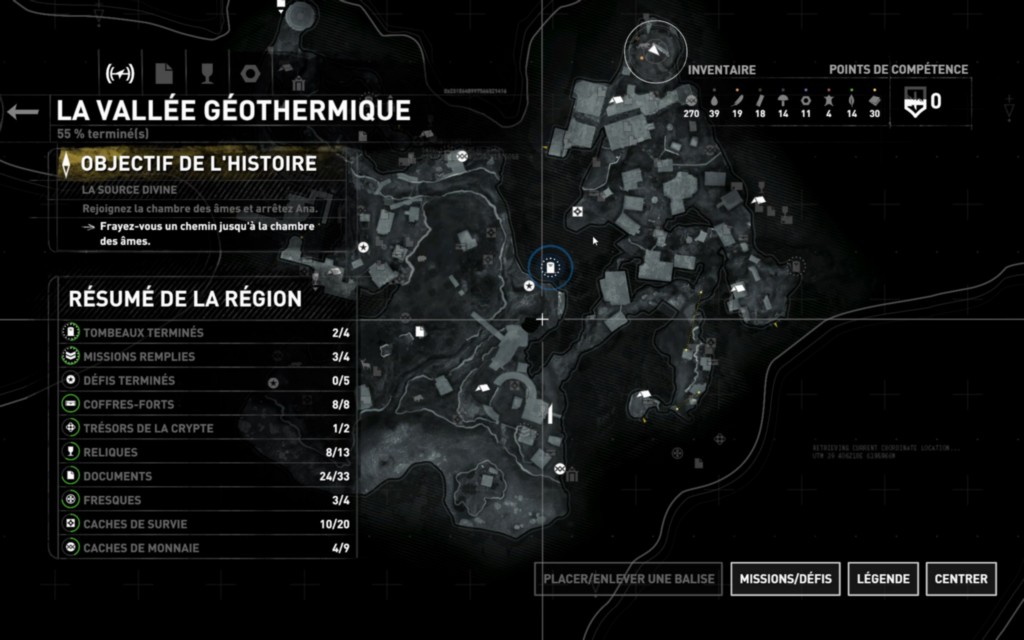Click the Objectif de l'histoire header
The width and height of the screenshot is (1024, 640).
click(x=198, y=163)
